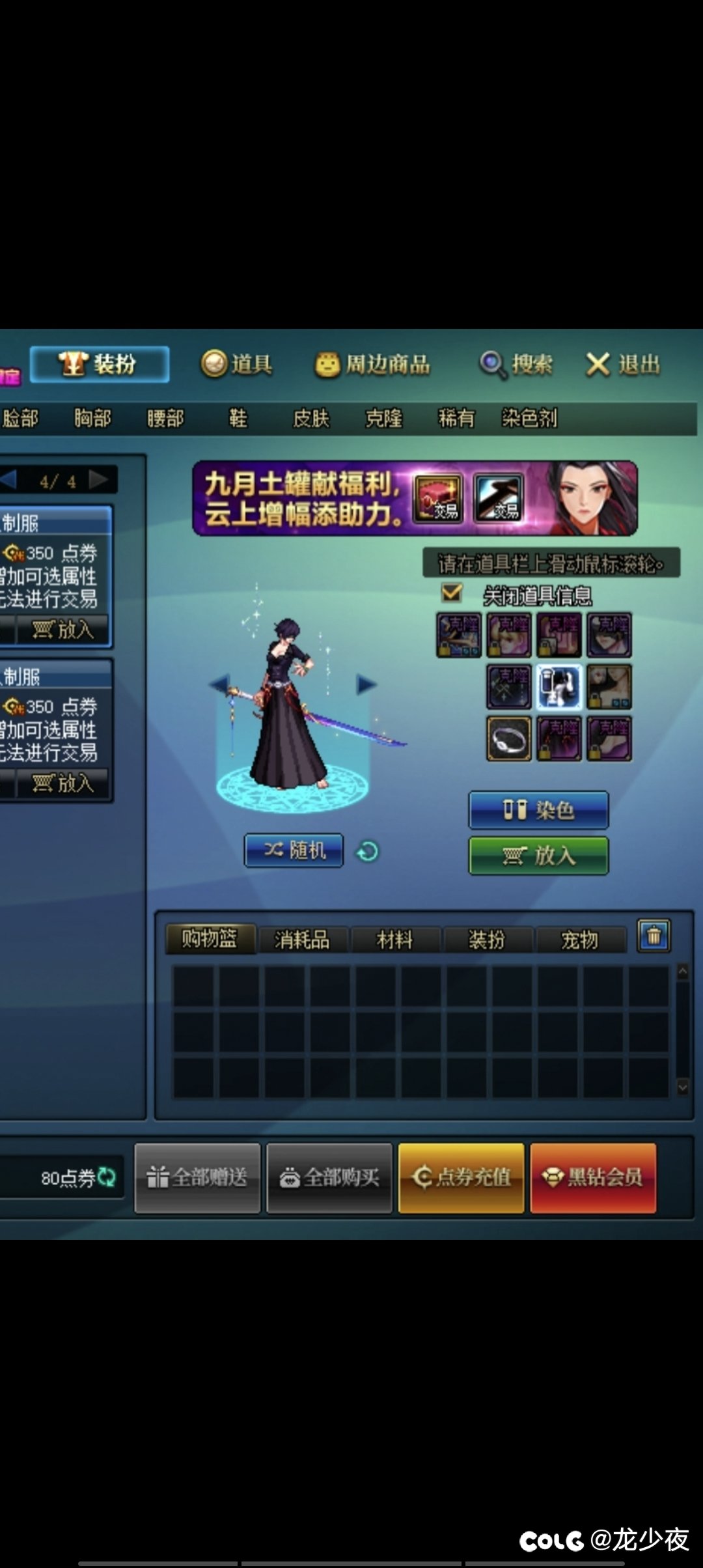Toggle the 关闭道具信息 checkbox
Viewport: 703px width, 1568px height.
tap(452, 593)
